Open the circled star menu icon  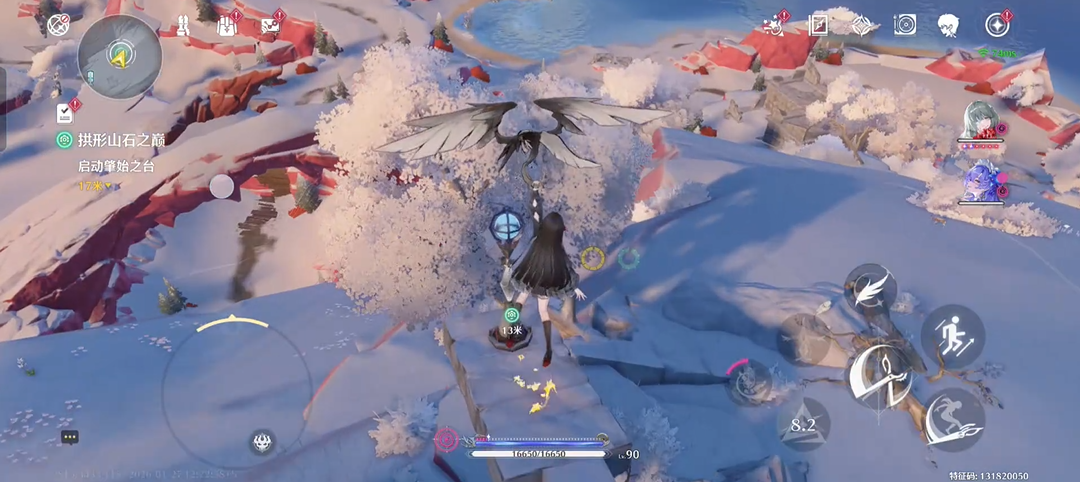997,25
